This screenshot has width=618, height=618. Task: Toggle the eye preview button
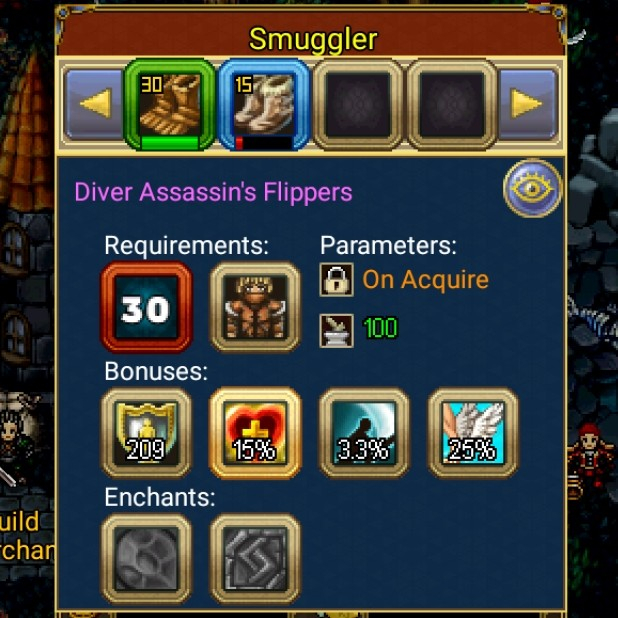[x=532, y=187]
